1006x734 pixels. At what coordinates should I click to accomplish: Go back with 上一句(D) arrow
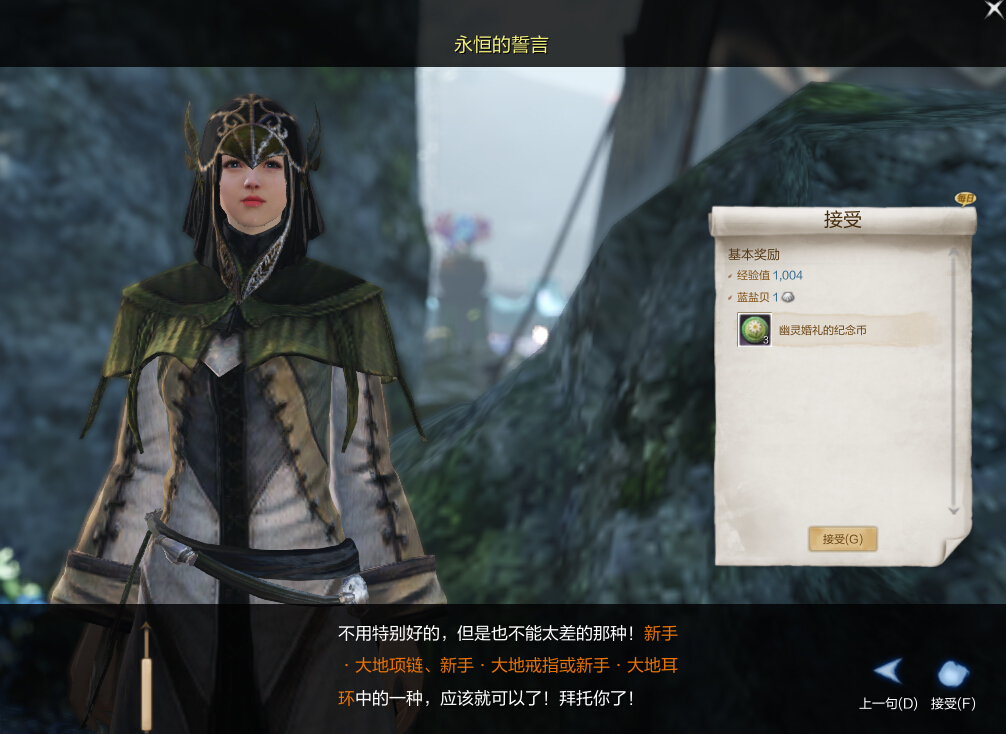pos(888,672)
